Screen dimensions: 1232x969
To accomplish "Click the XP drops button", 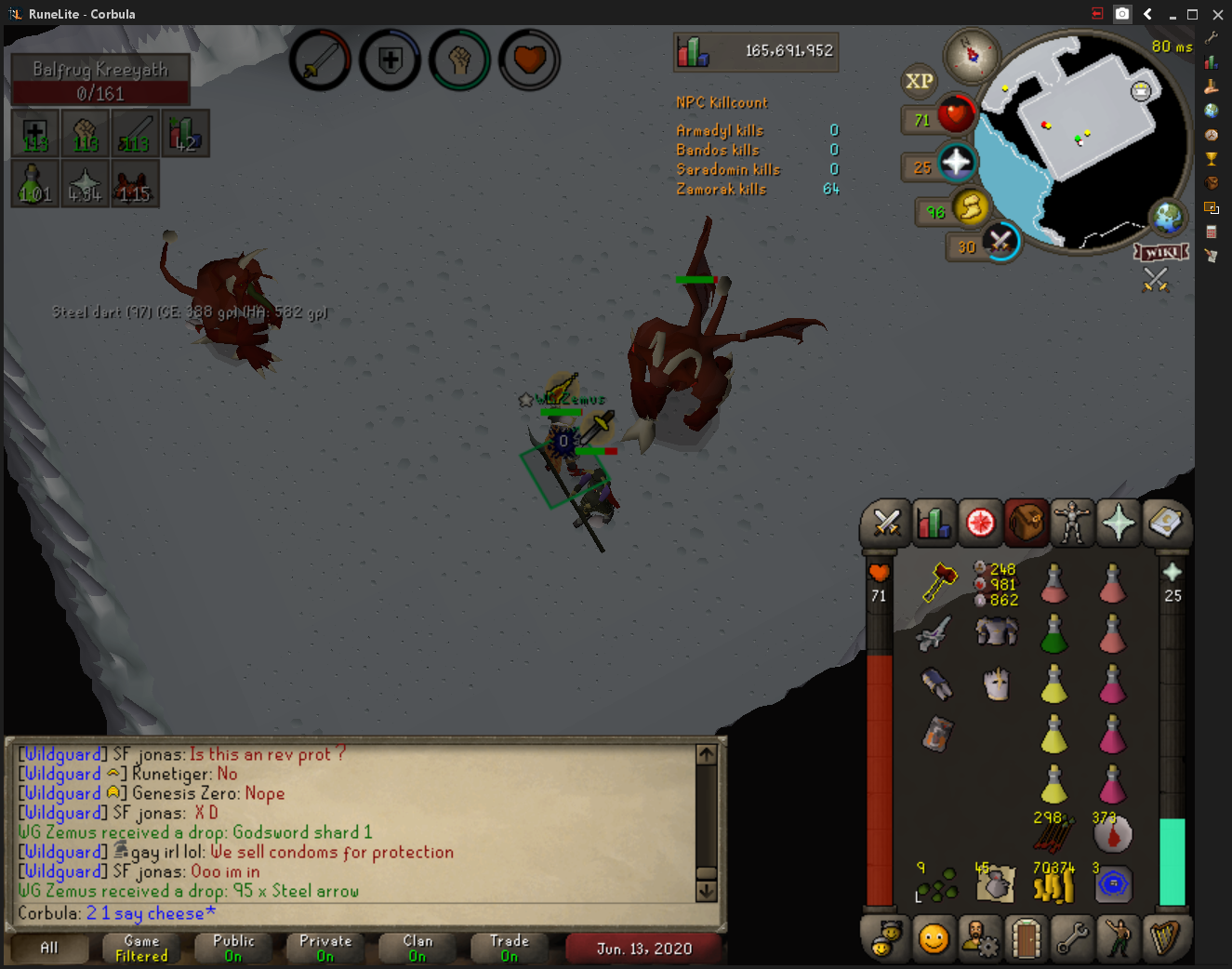I will click(919, 82).
